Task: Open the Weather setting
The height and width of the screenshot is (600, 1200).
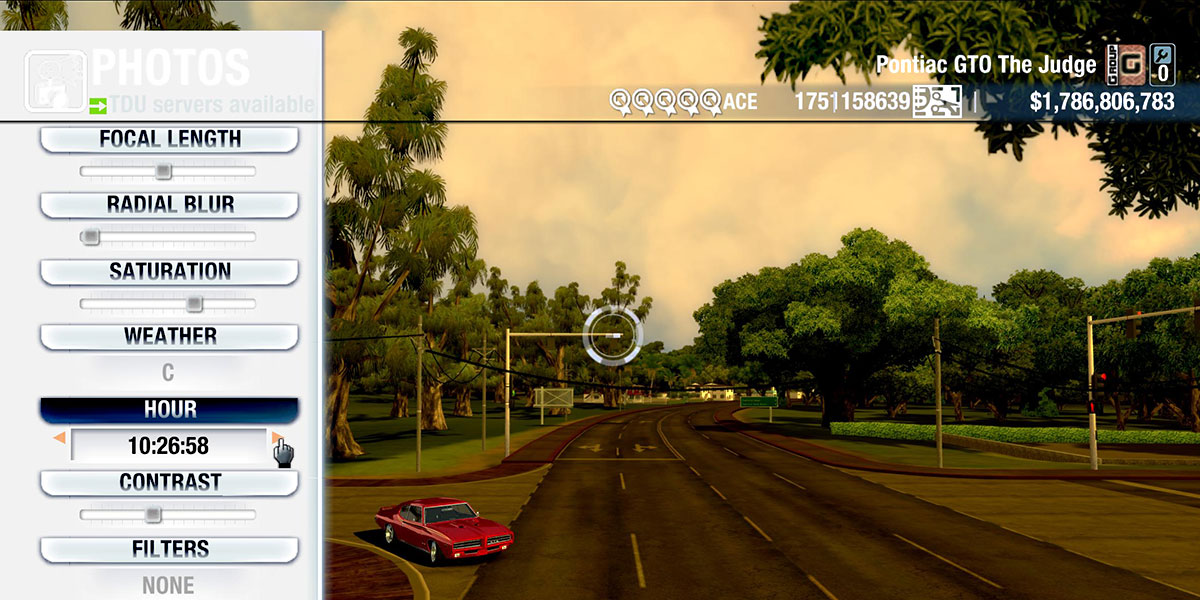Action: [x=169, y=336]
